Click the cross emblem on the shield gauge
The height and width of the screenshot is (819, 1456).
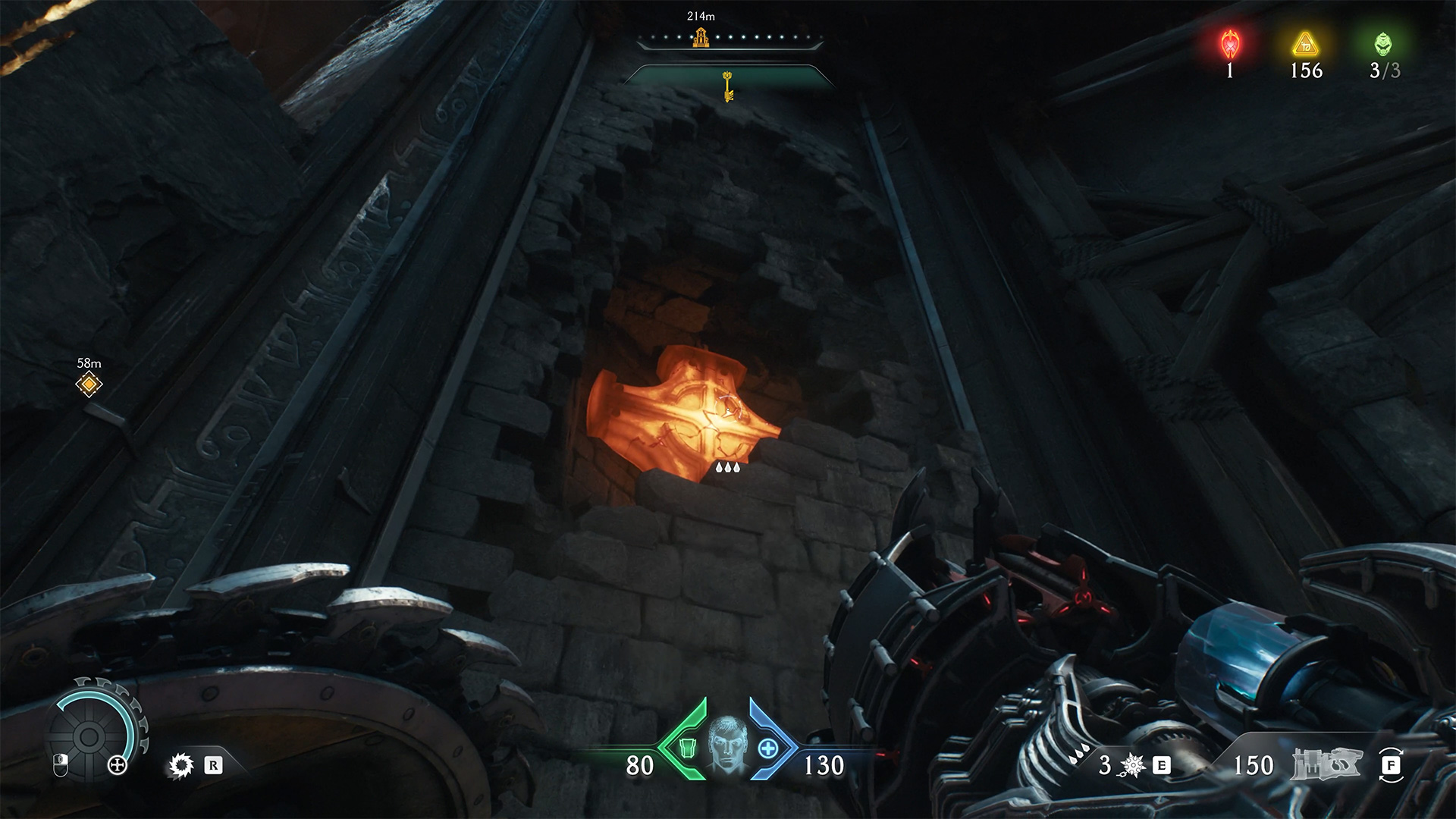click(x=118, y=765)
